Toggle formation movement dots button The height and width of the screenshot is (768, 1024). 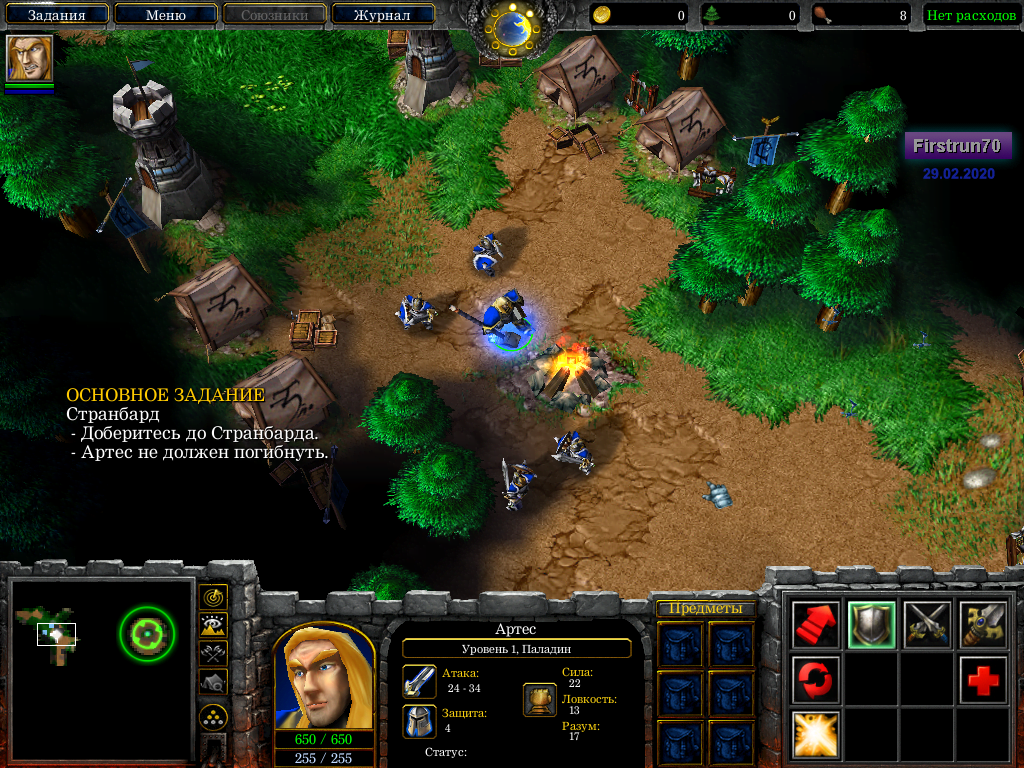coord(213,717)
